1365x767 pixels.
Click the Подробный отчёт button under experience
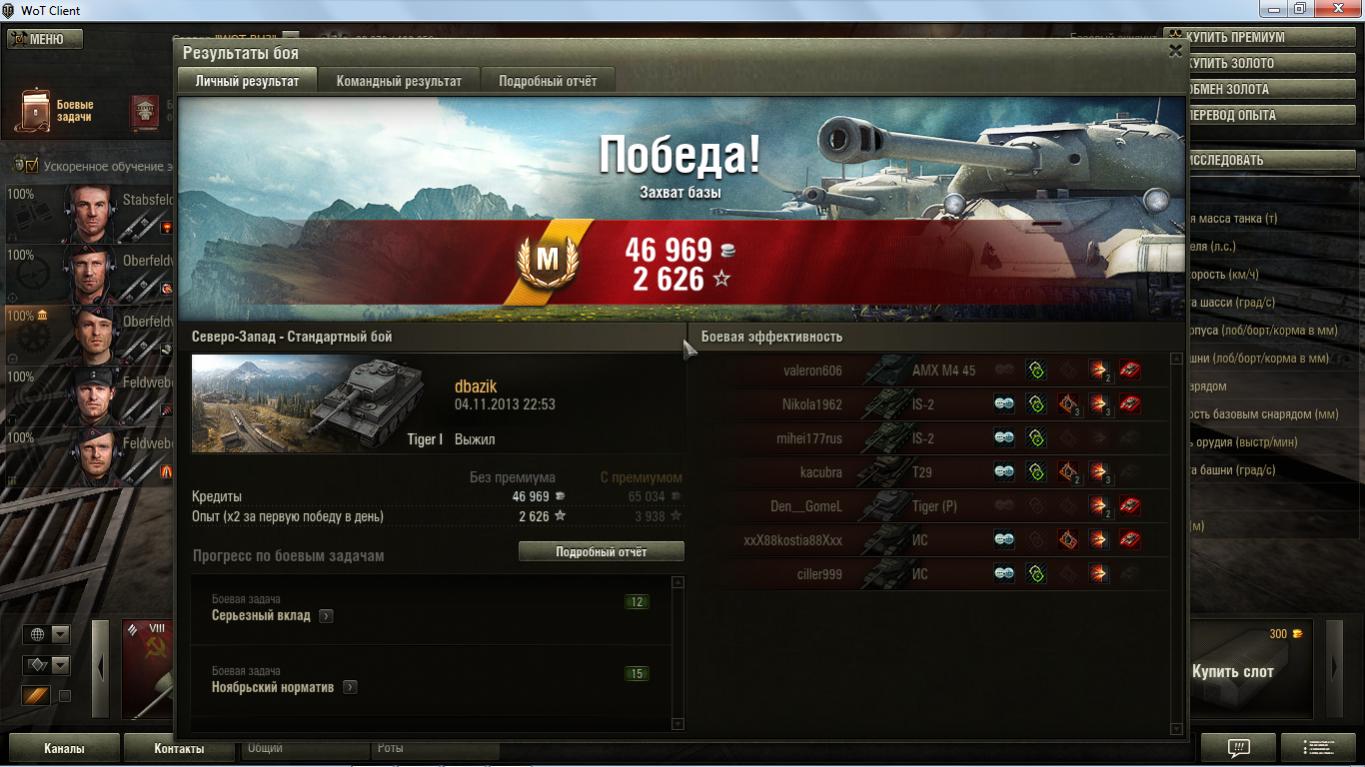point(601,552)
